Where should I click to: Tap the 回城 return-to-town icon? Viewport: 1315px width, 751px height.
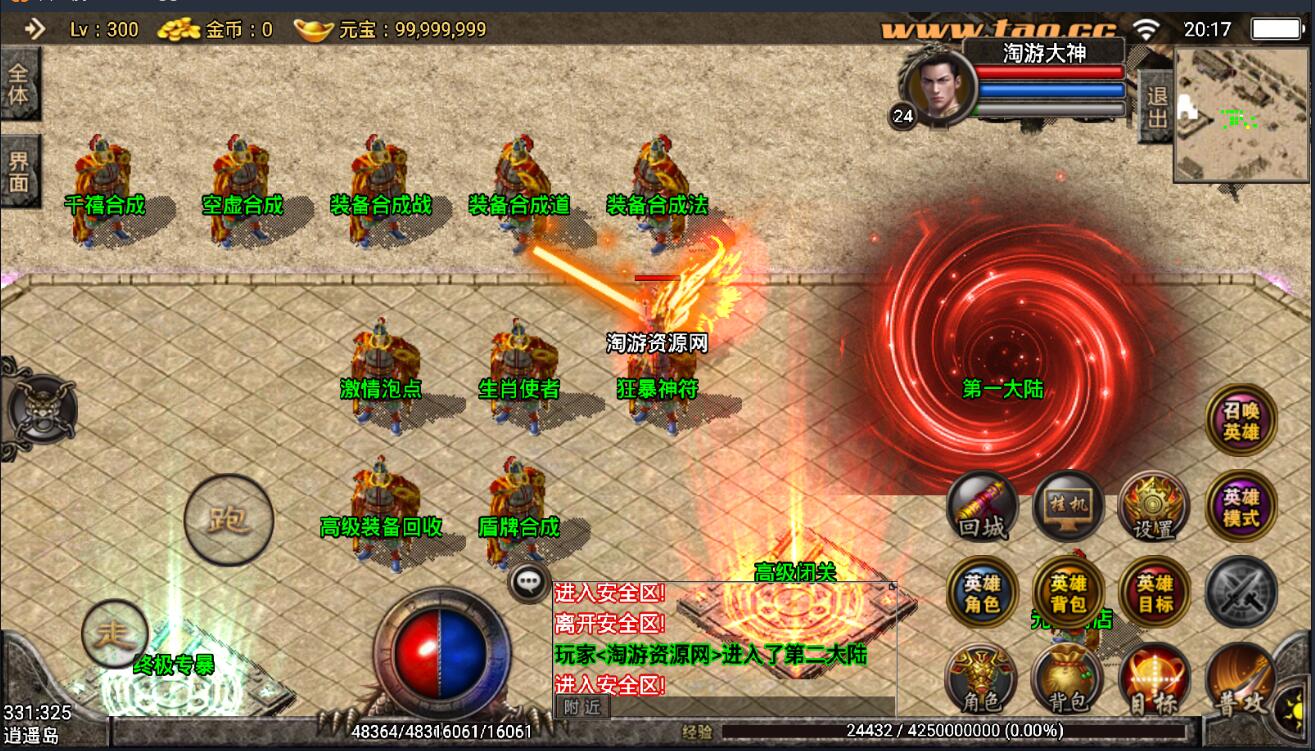(981, 506)
